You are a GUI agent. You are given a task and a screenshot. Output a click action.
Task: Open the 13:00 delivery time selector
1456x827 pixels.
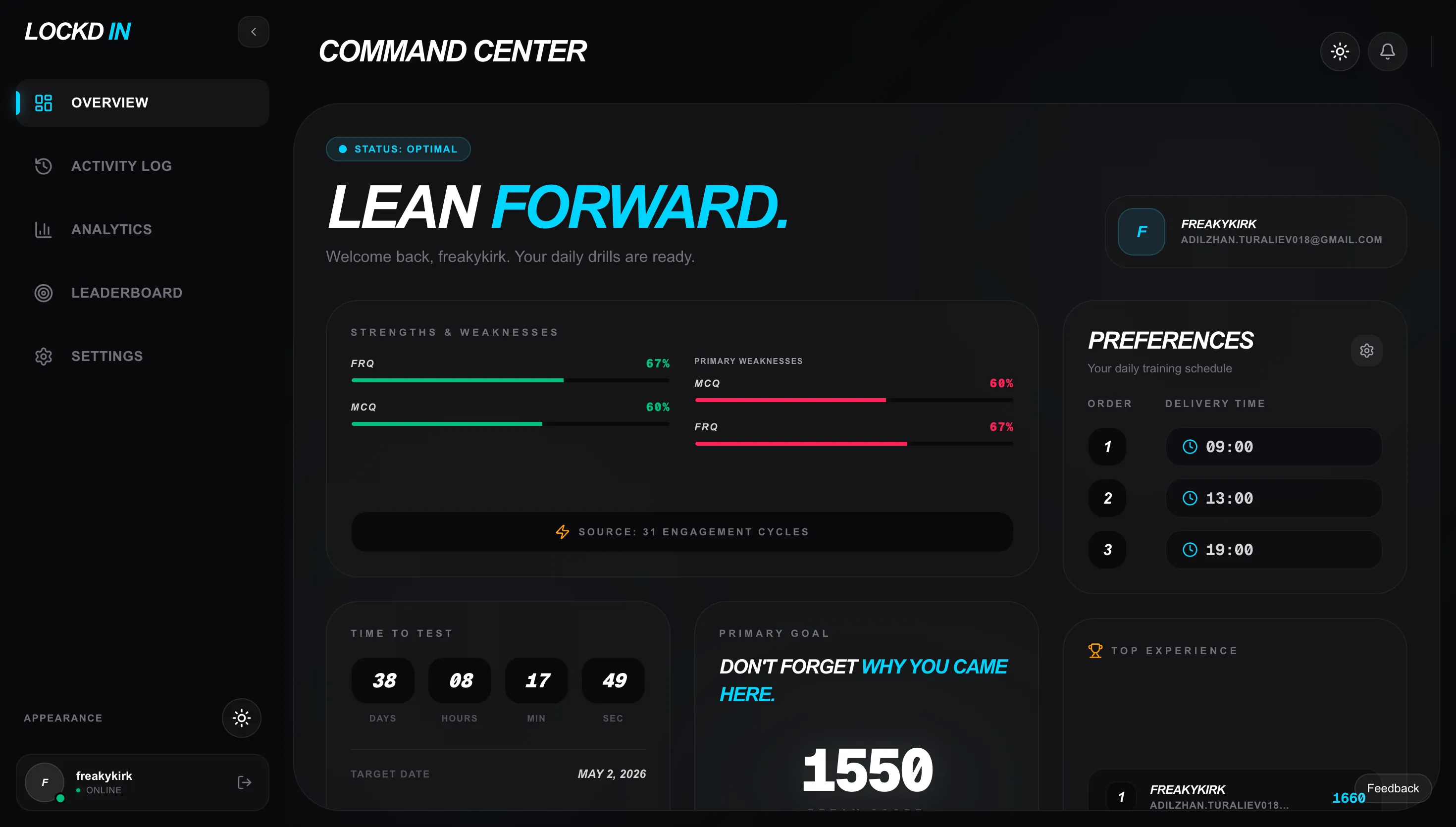(1273, 498)
